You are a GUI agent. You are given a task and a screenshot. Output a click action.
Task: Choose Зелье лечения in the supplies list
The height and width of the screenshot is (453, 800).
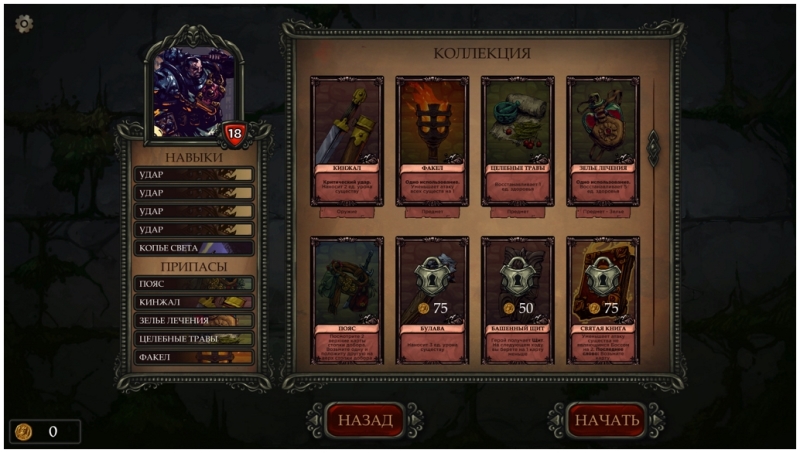194,320
